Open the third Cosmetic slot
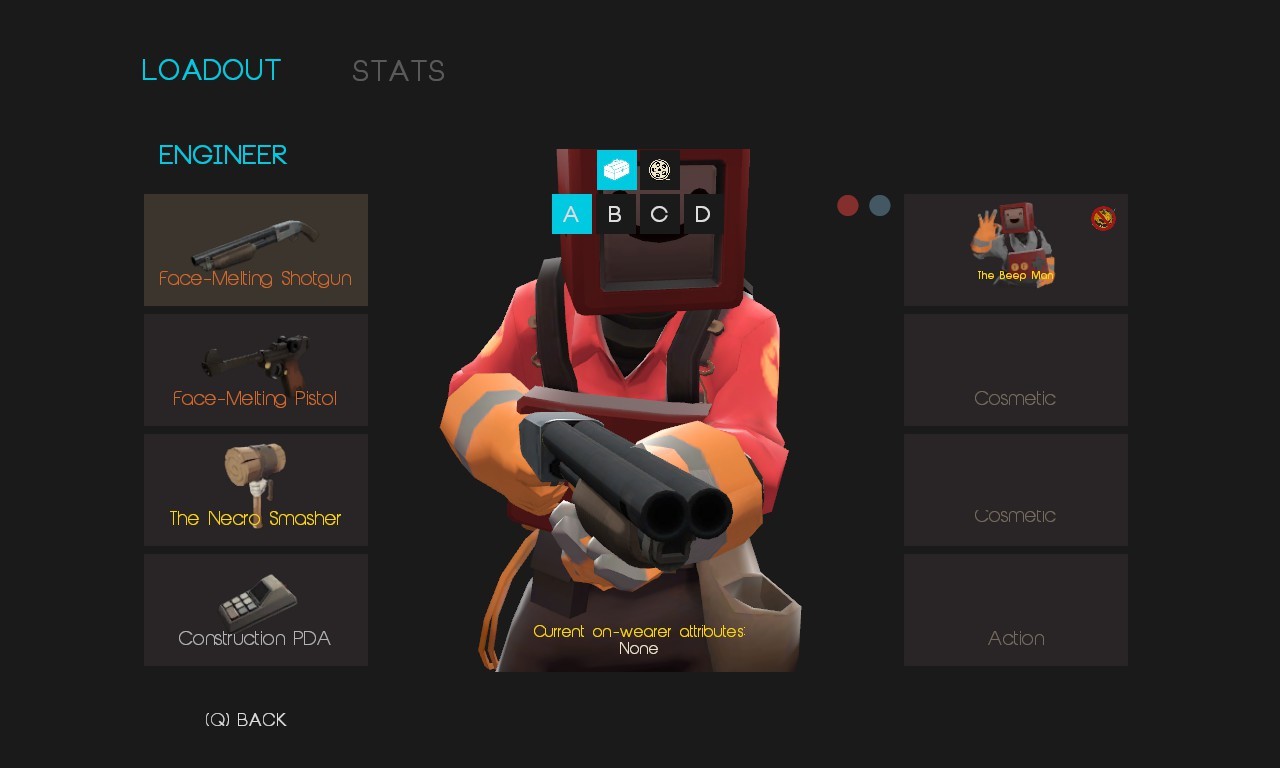This screenshot has width=1280, height=768. point(1015,489)
